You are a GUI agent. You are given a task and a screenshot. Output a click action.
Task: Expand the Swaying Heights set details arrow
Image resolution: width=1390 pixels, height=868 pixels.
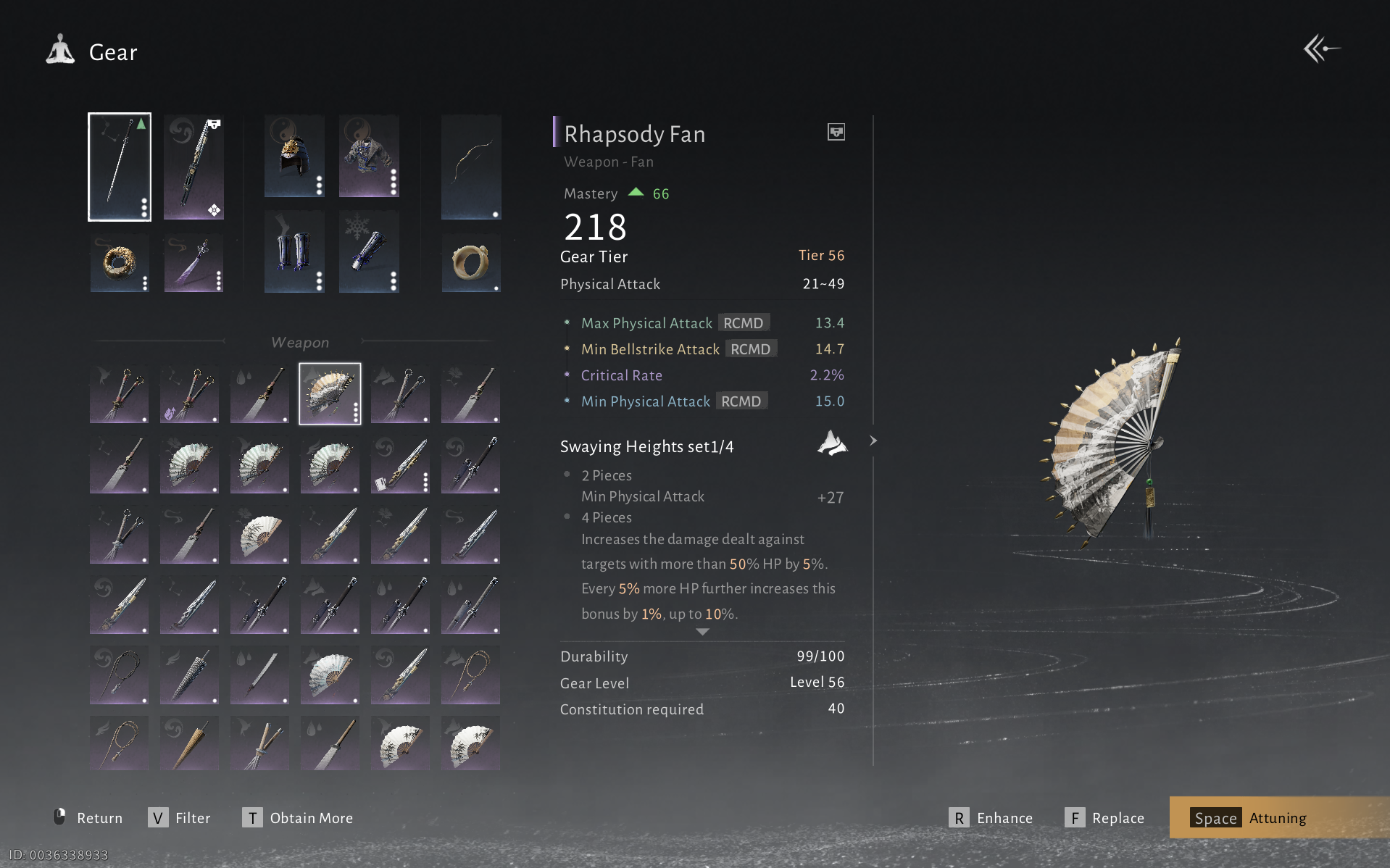[873, 441]
